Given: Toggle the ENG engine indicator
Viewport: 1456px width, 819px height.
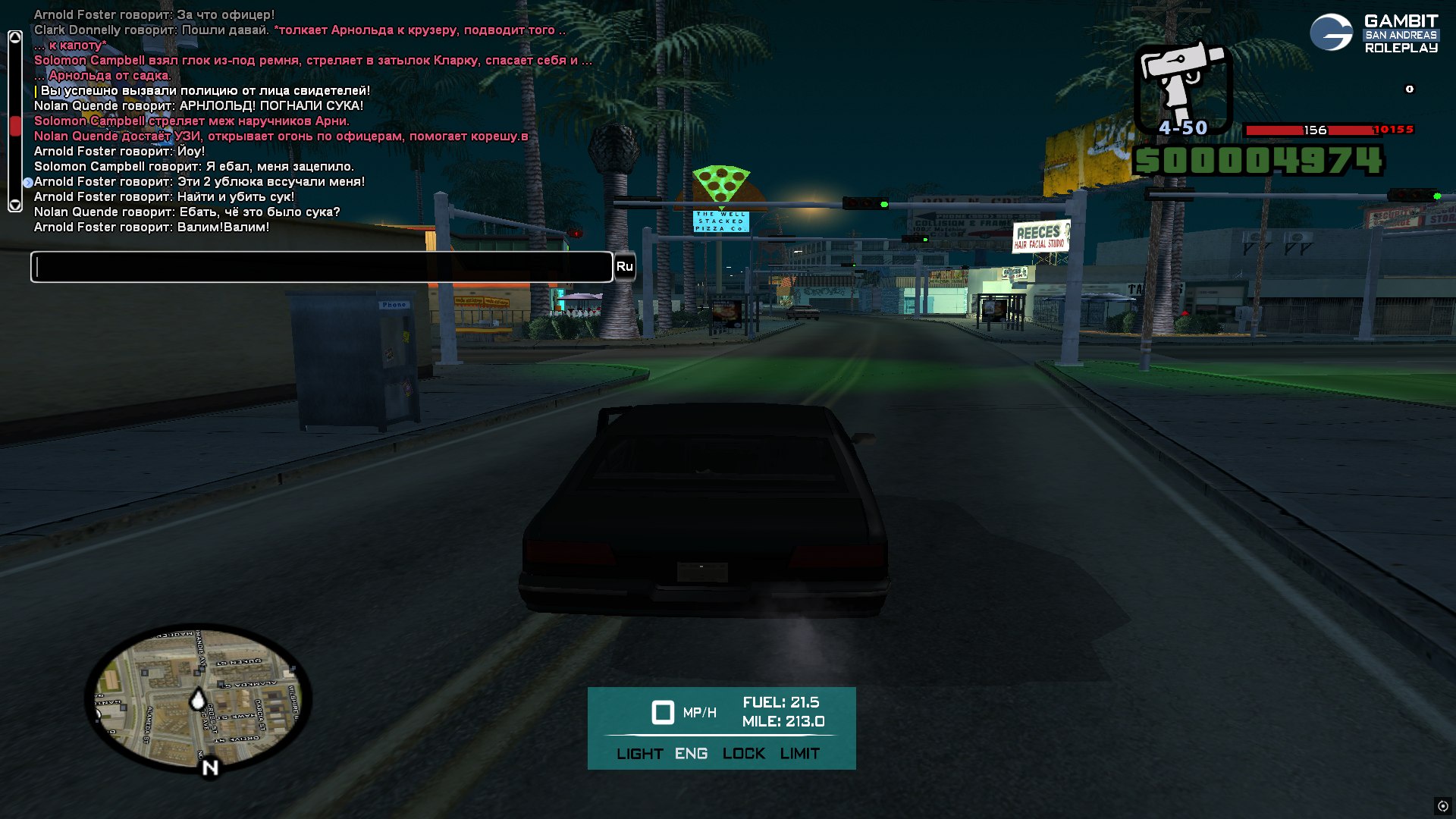Looking at the screenshot, I should point(691,754).
